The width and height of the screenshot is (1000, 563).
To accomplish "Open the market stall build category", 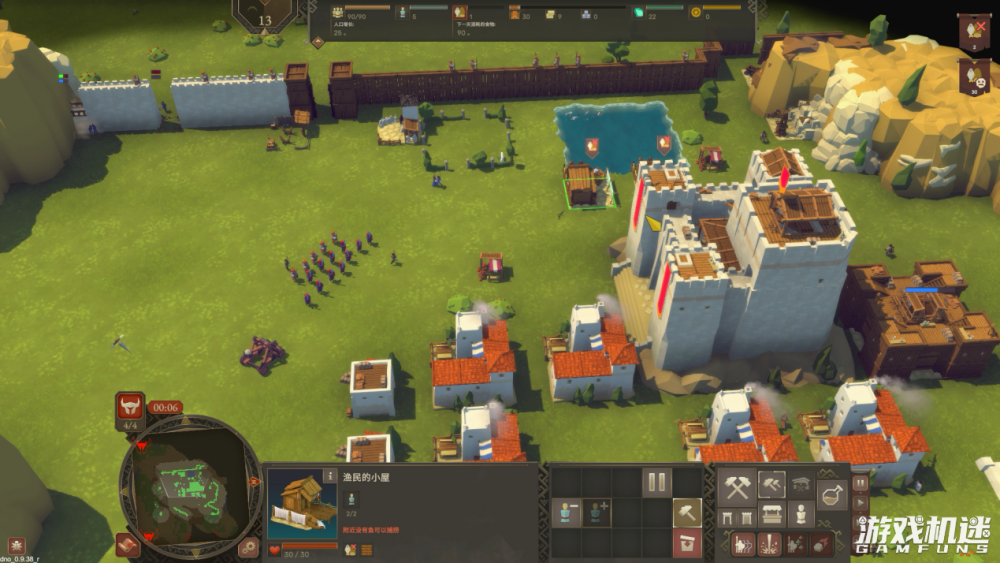I will [771, 515].
